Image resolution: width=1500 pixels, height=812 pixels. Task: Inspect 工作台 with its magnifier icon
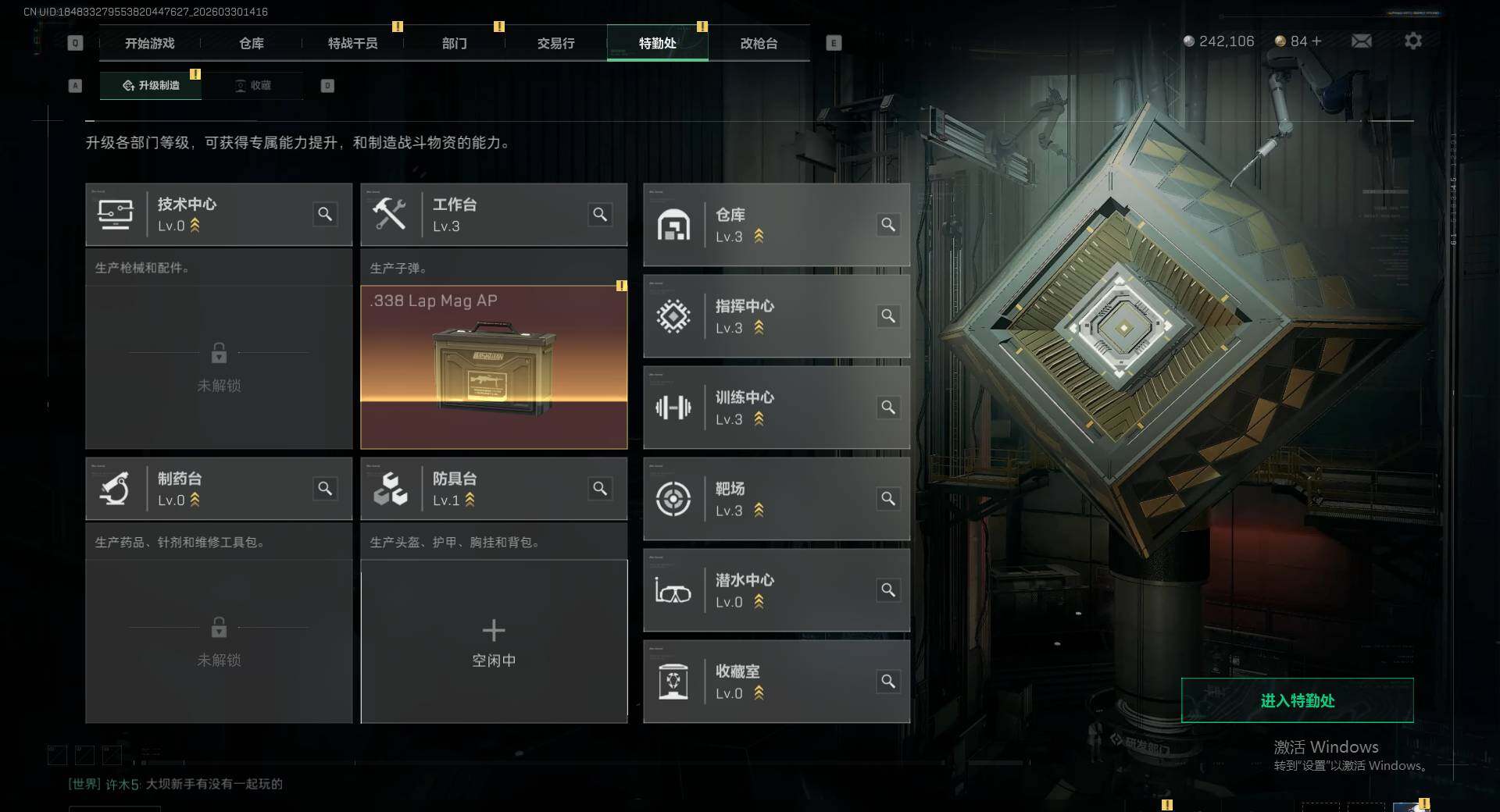coord(600,214)
